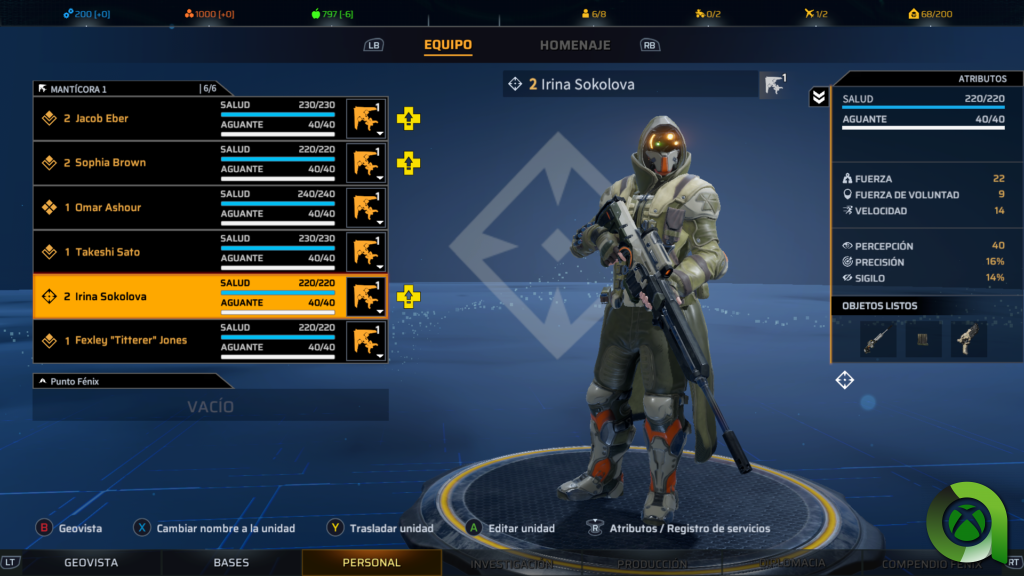Open the Homenaje tab
This screenshot has width=1024, height=576.
pos(575,45)
